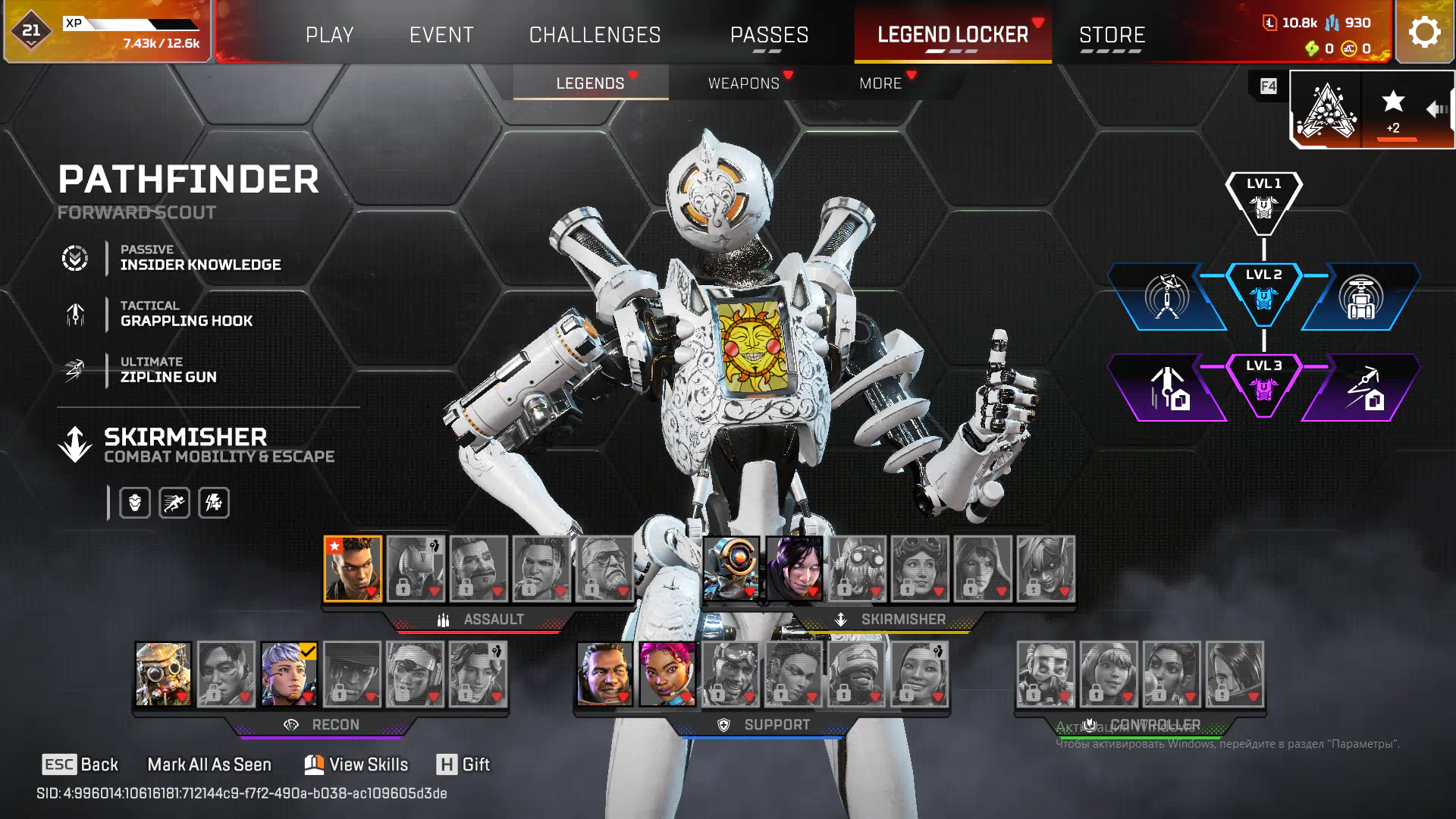This screenshot has width=1456, height=819.
Task: Open the MORE sub-tab
Action: pyautogui.click(x=880, y=83)
